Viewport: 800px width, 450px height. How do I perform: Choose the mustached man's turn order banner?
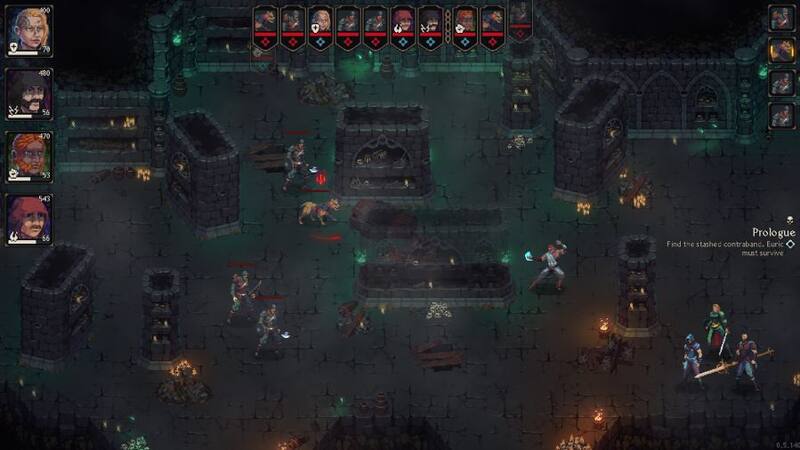pyautogui.click(x=431, y=22)
